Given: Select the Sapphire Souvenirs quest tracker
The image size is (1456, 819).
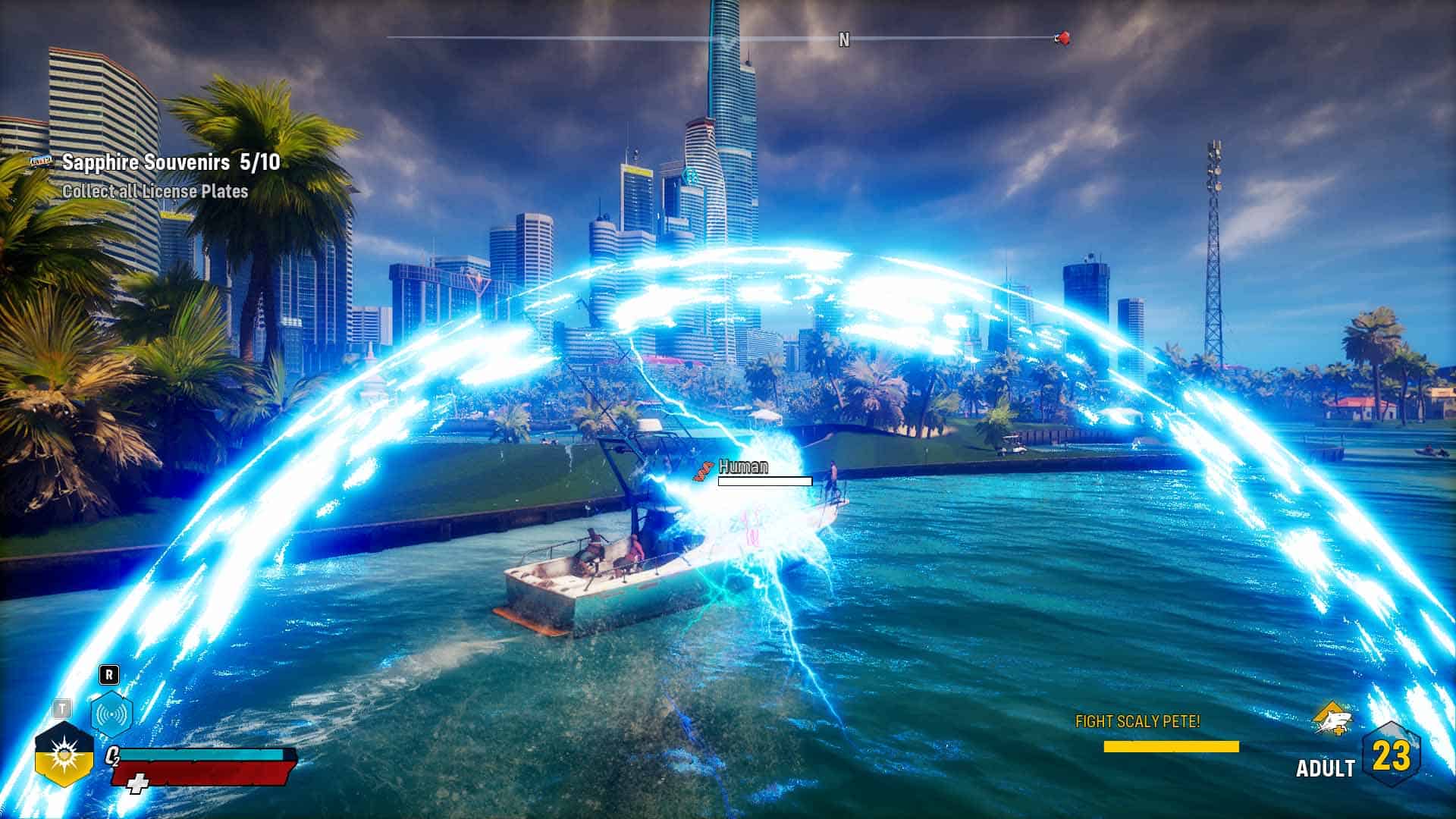Looking at the screenshot, I should click(171, 162).
